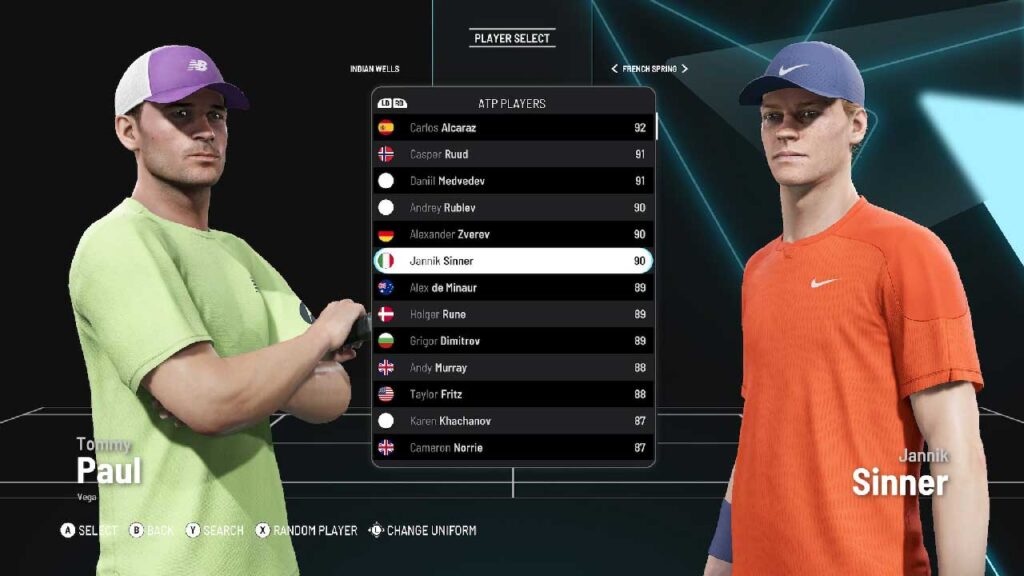The width and height of the screenshot is (1024, 576).
Task: Click the right arrow beside French Spring
Action: 685,69
